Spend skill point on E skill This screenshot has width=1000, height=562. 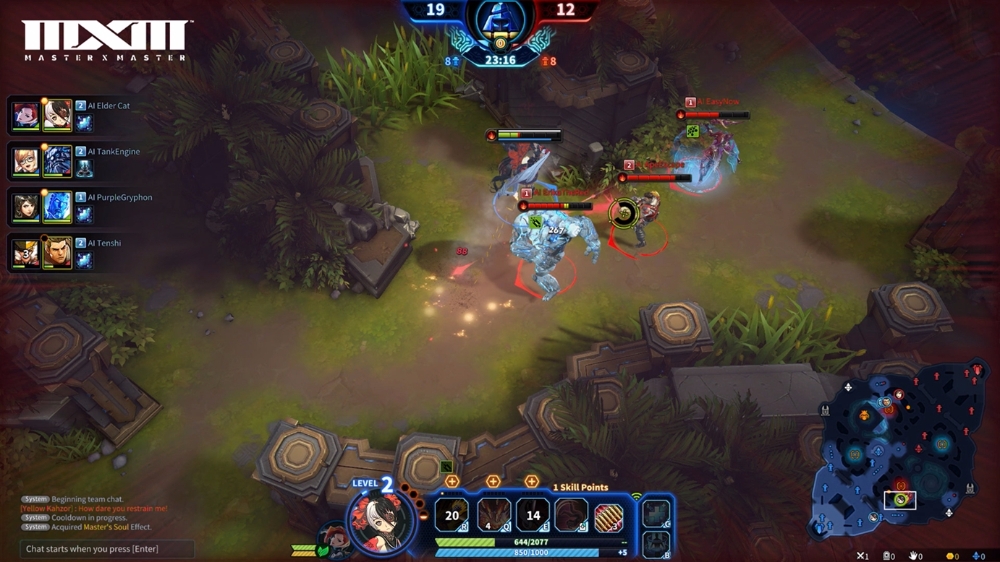coord(532,482)
